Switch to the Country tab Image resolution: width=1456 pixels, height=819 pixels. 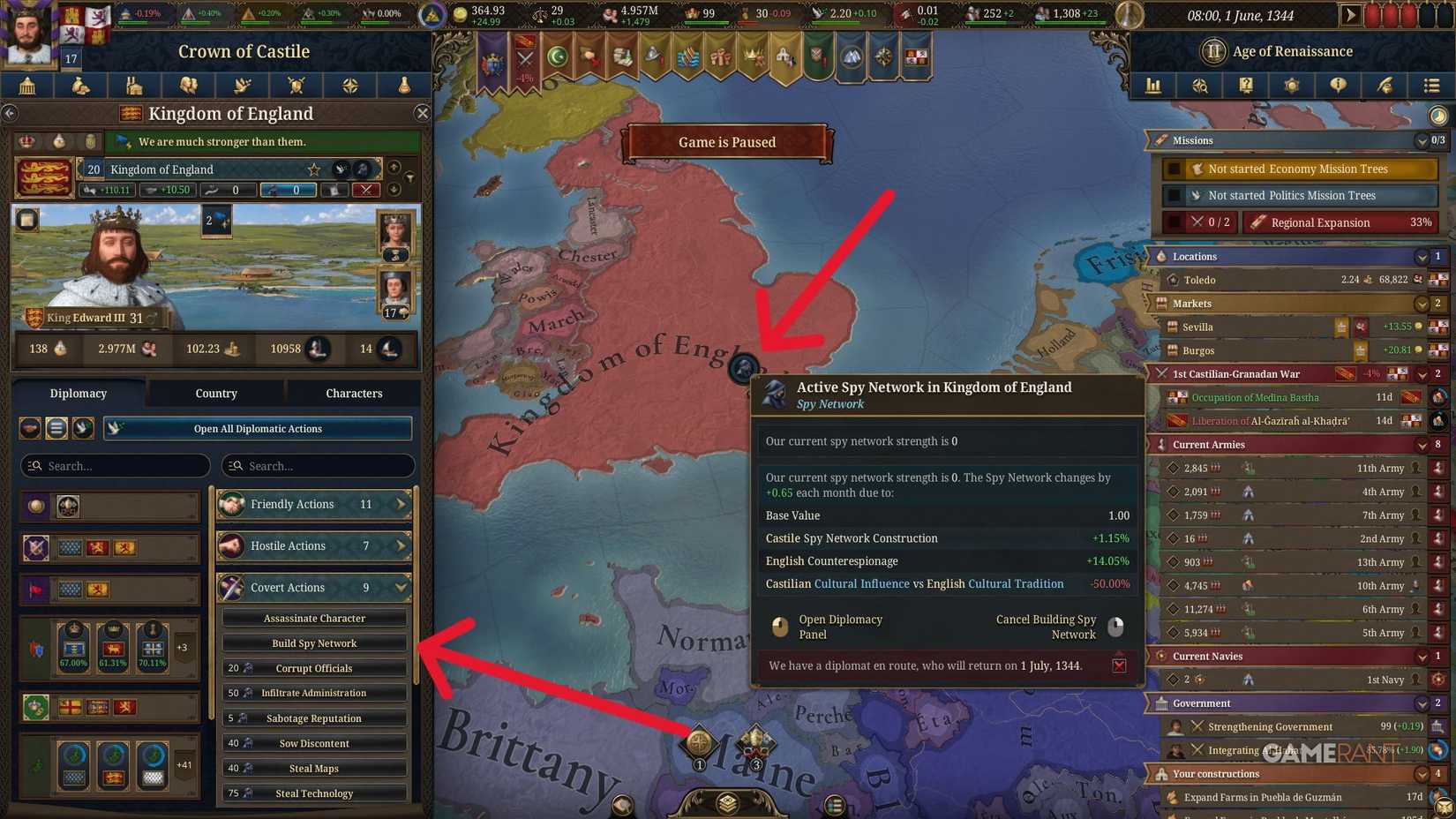215,393
